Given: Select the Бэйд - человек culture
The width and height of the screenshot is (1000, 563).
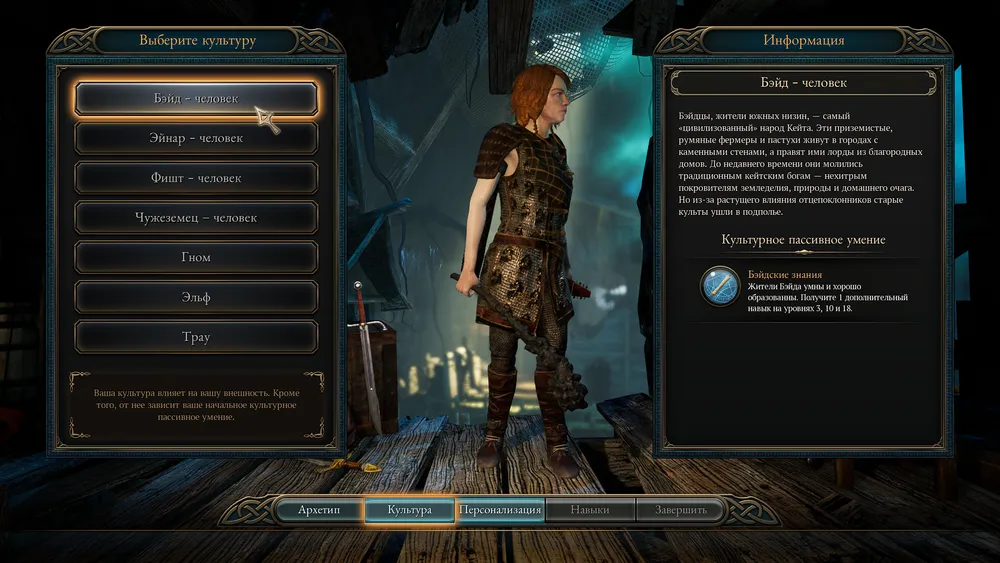Looking at the screenshot, I should tap(196, 98).
